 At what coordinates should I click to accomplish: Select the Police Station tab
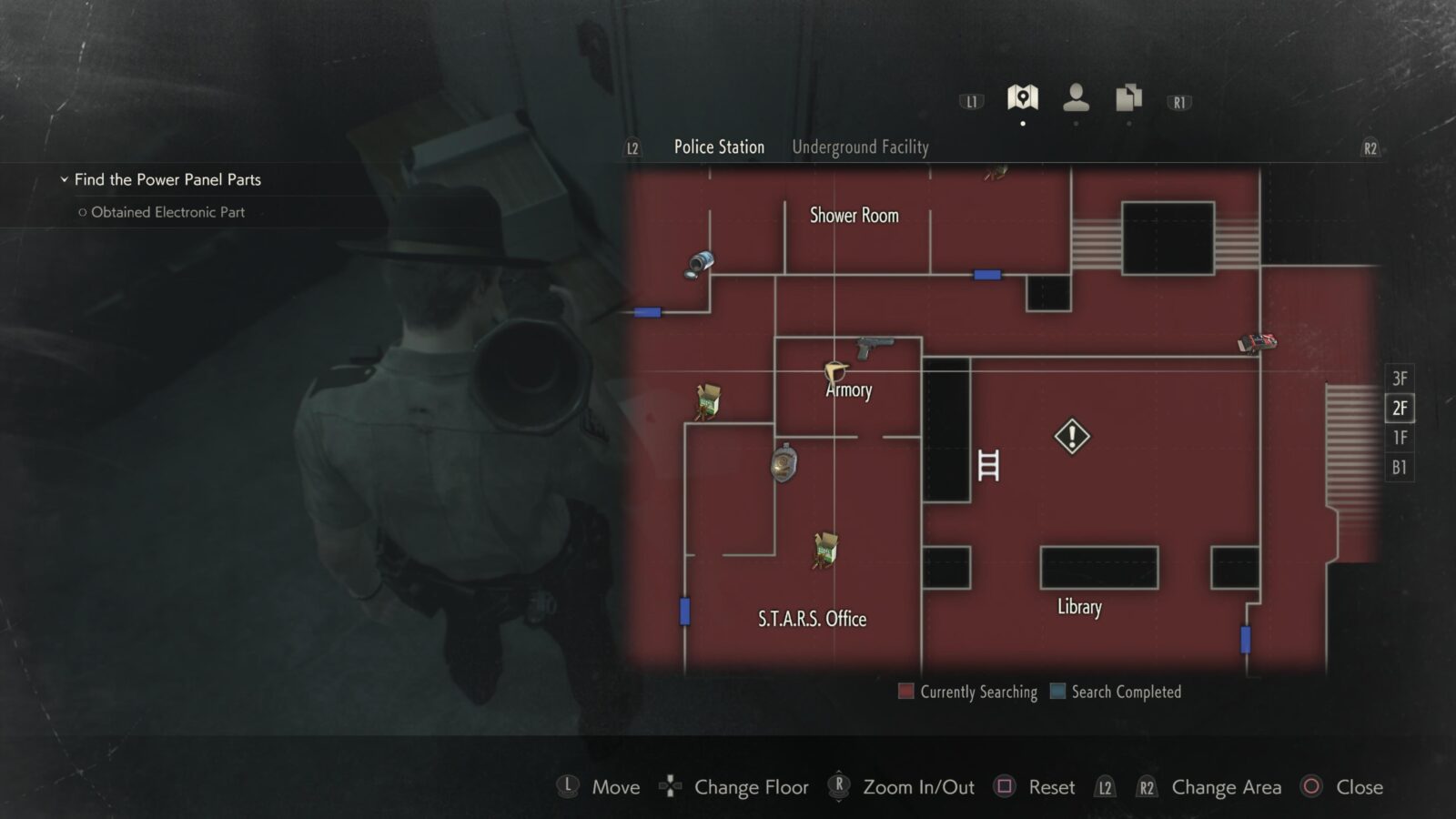tap(718, 147)
